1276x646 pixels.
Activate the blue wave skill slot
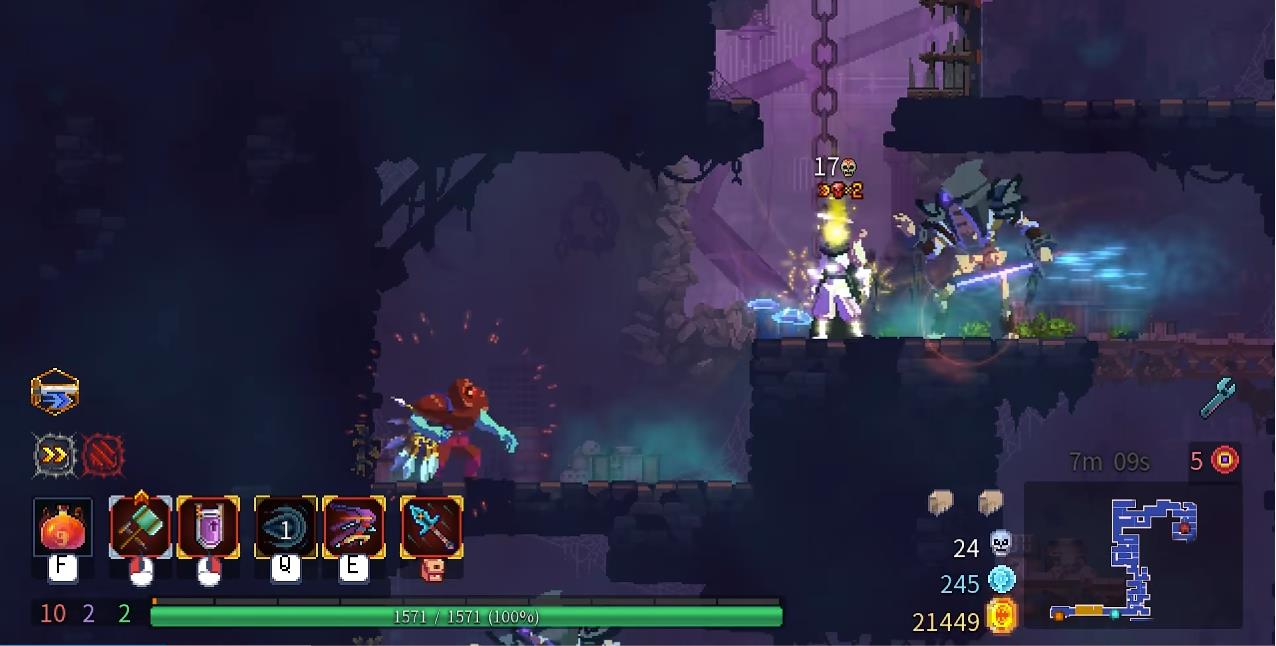tap(285, 527)
